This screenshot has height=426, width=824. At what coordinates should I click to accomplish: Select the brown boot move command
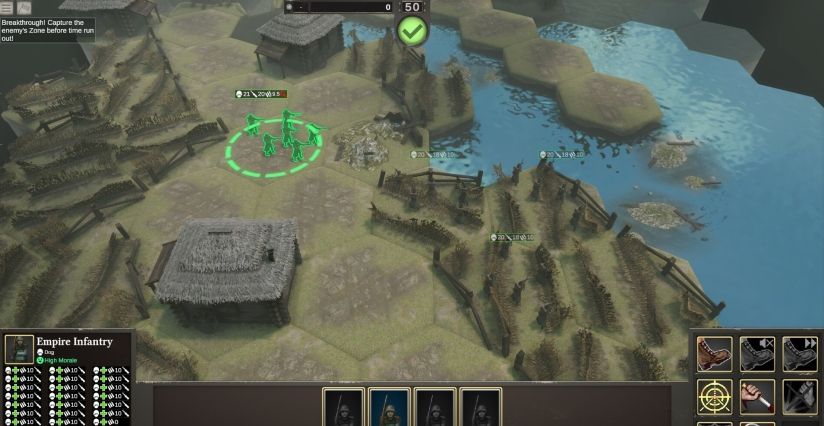point(714,354)
